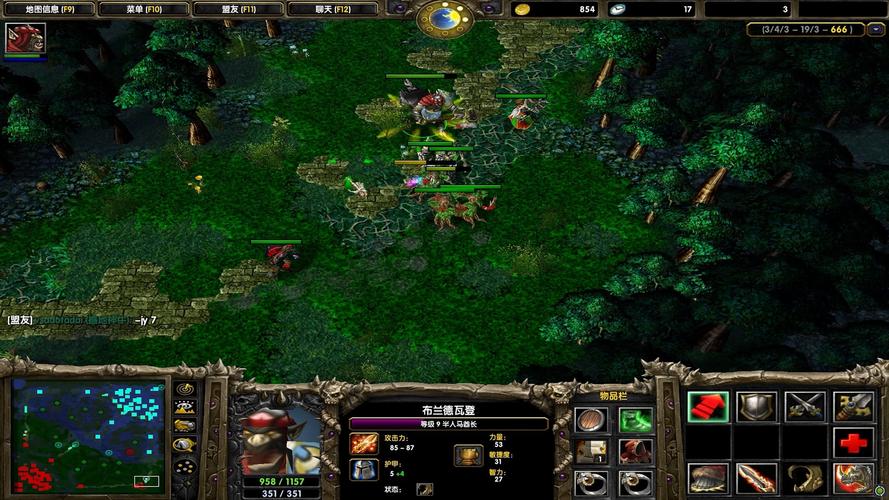Open the 菜单 (F10) game menu
The width and height of the screenshot is (889, 500).
[142, 9]
